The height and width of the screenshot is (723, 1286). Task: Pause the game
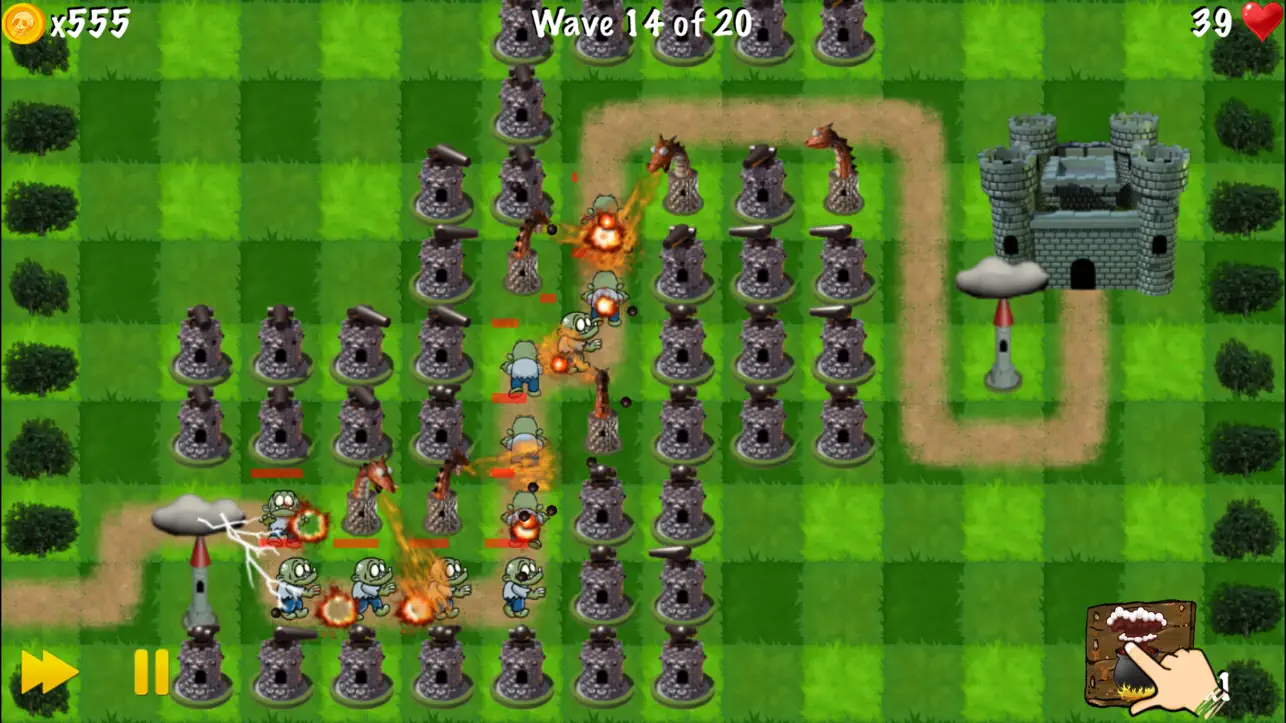pyautogui.click(x=148, y=672)
